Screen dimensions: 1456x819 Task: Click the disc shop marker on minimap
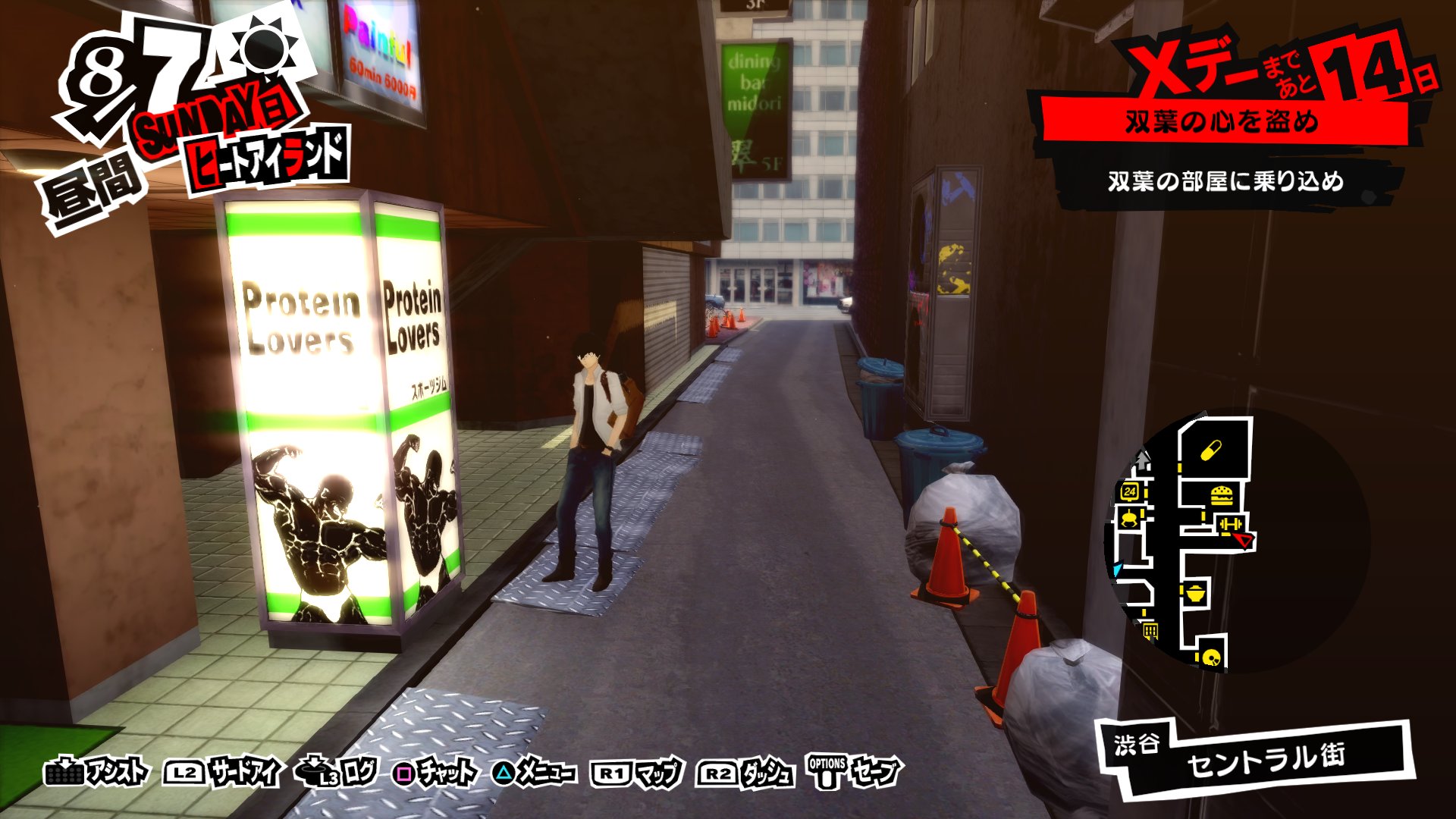tap(1210, 657)
